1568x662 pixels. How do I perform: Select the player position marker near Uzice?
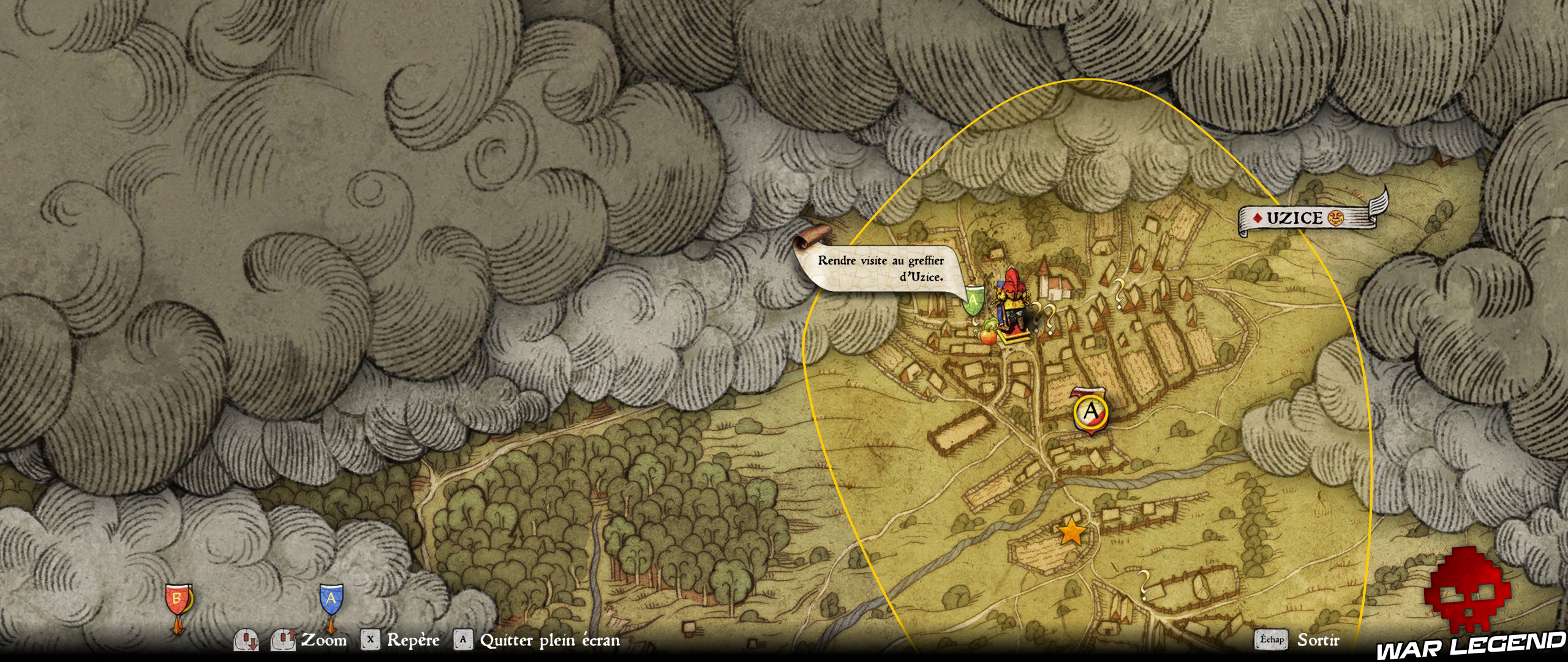pos(1012,300)
